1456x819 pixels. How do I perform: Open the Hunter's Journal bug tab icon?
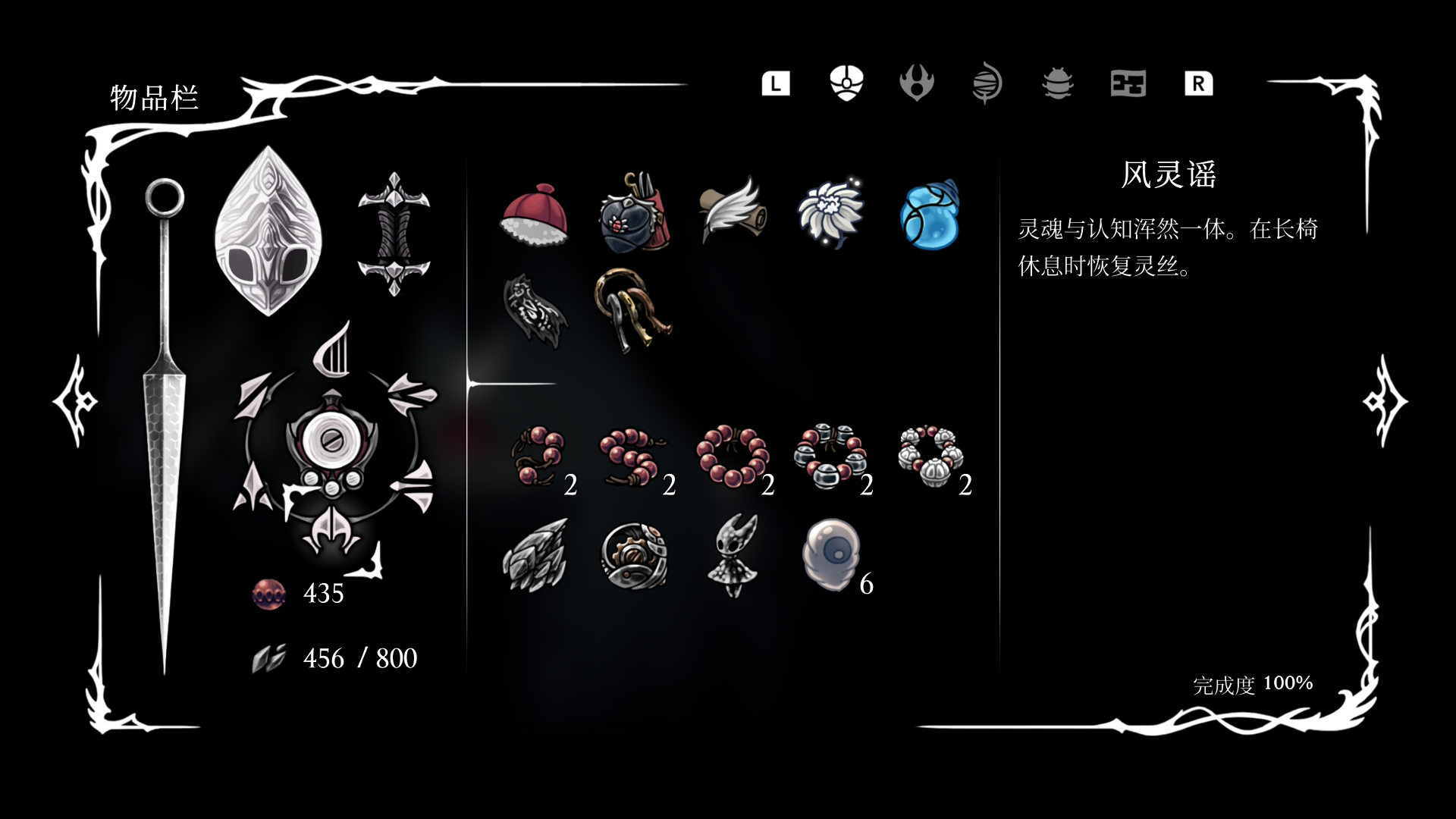[1056, 85]
